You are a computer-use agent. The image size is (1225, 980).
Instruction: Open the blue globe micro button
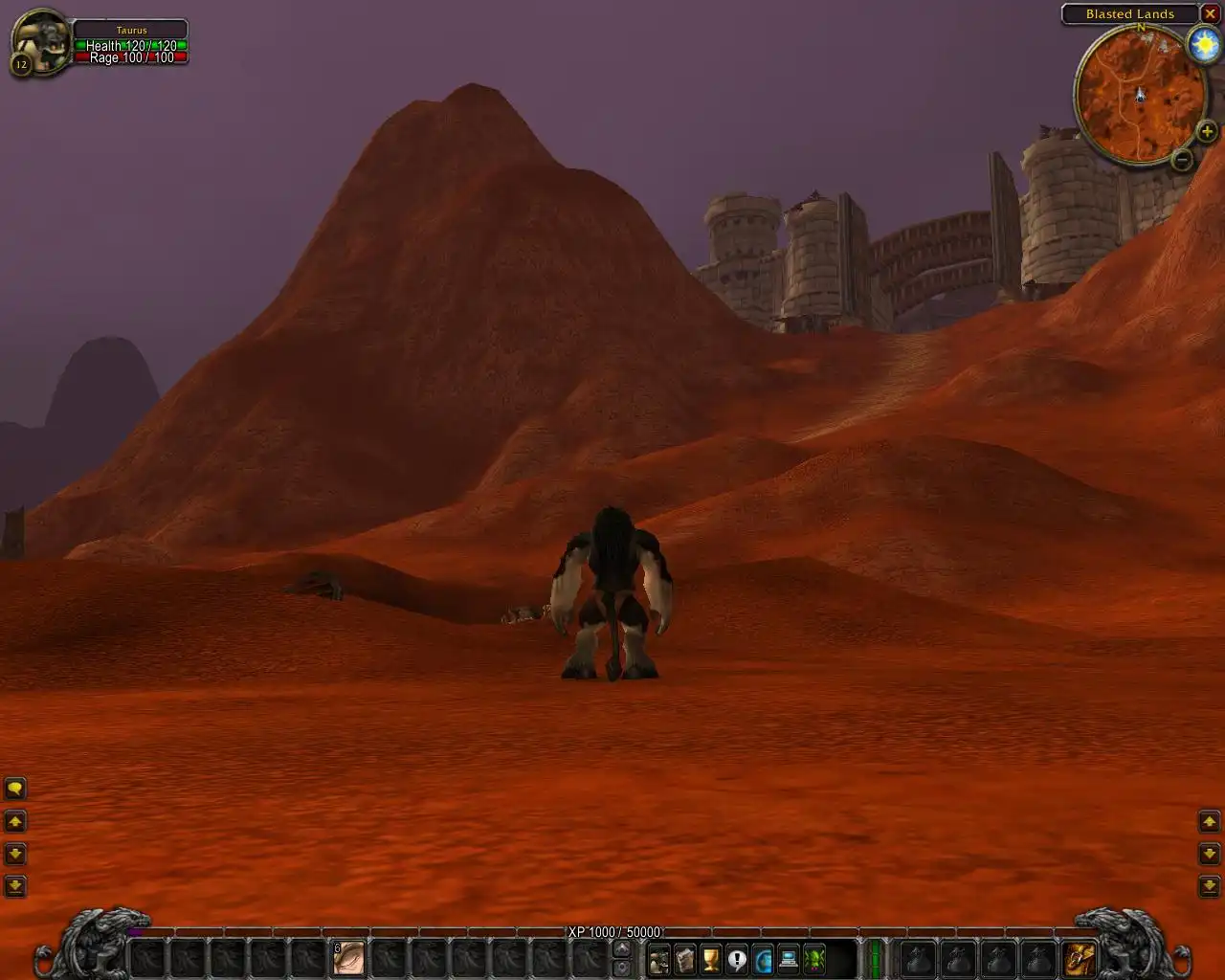click(763, 958)
